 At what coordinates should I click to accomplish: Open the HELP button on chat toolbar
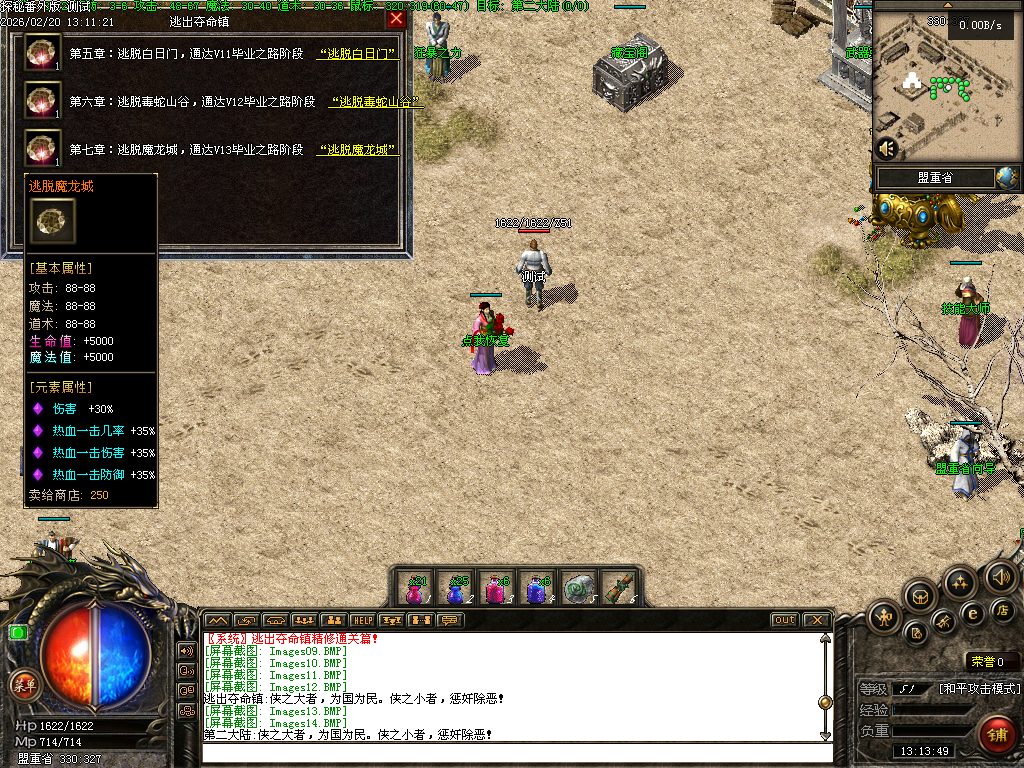coord(362,621)
